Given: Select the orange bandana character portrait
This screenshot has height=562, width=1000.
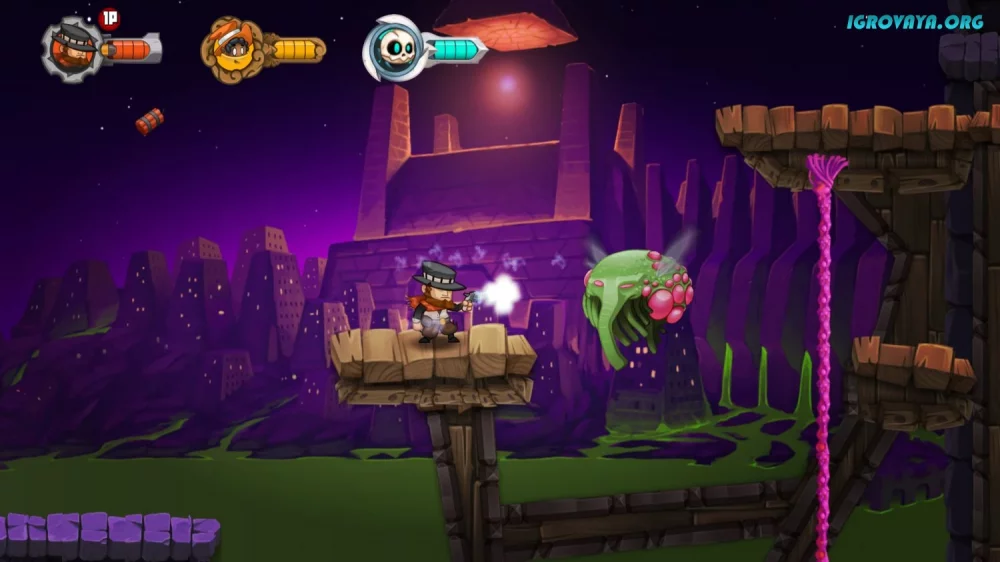Looking at the screenshot, I should pyautogui.click(x=232, y=48).
